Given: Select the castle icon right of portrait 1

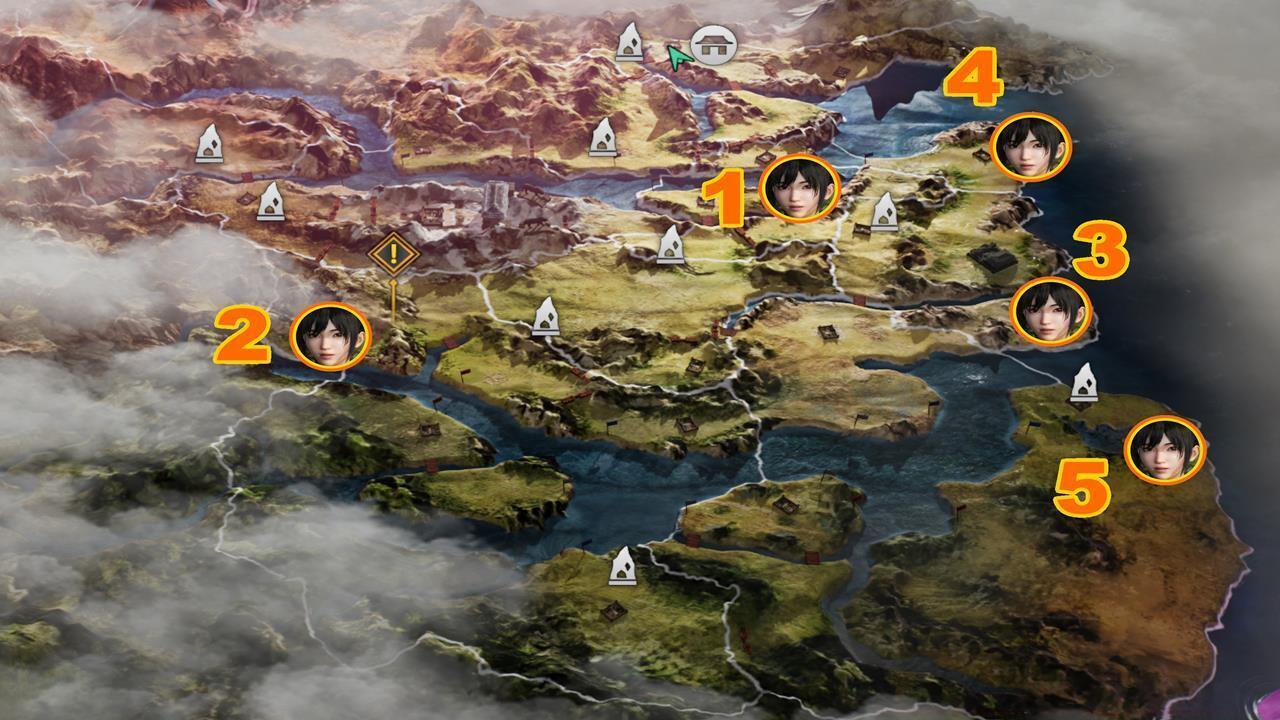Looking at the screenshot, I should pyautogui.click(x=886, y=211).
